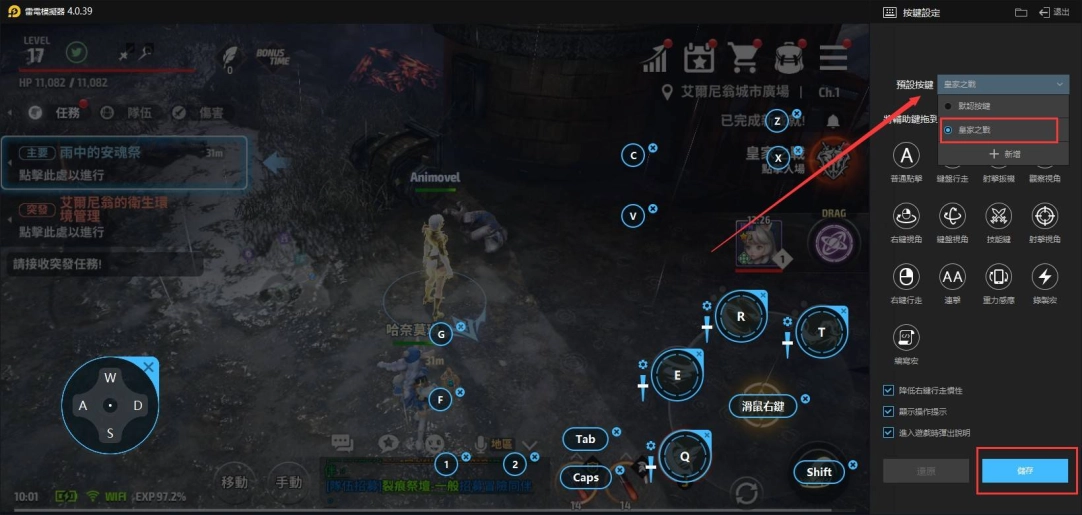Choose the 皇家之戰 preset option

[979, 130]
